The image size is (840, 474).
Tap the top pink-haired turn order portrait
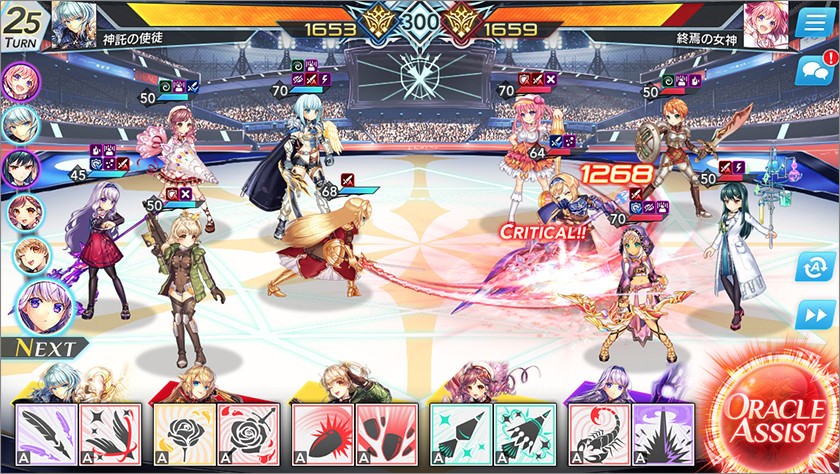click(x=20, y=81)
